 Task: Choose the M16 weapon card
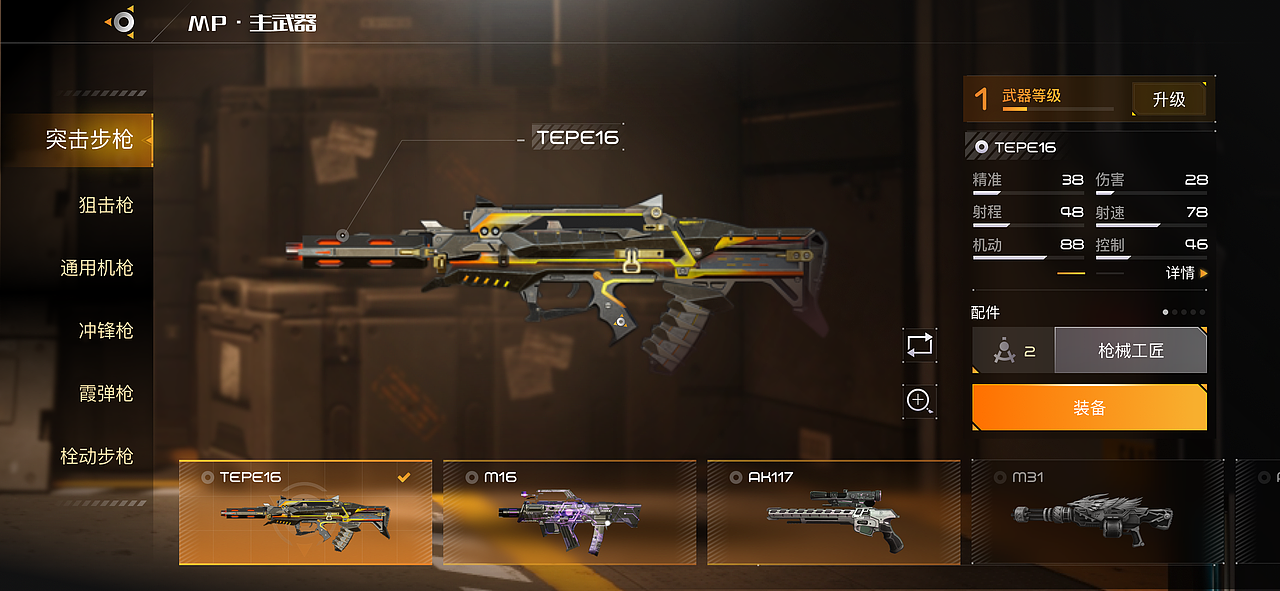pyautogui.click(x=569, y=512)
